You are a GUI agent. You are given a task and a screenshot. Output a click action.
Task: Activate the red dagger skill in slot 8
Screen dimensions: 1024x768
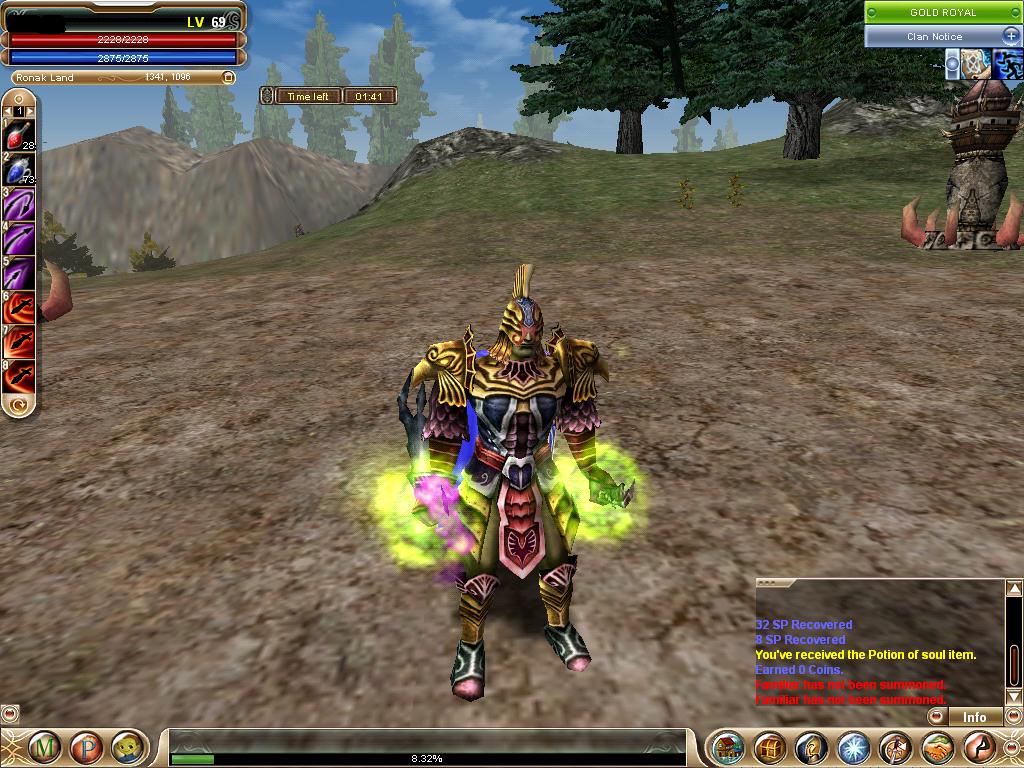tap(19, 375)
